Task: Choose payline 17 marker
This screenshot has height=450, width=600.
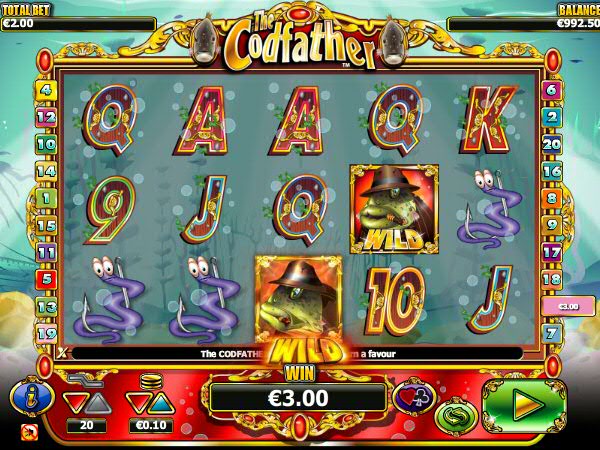Action: (x=551, y=252)
